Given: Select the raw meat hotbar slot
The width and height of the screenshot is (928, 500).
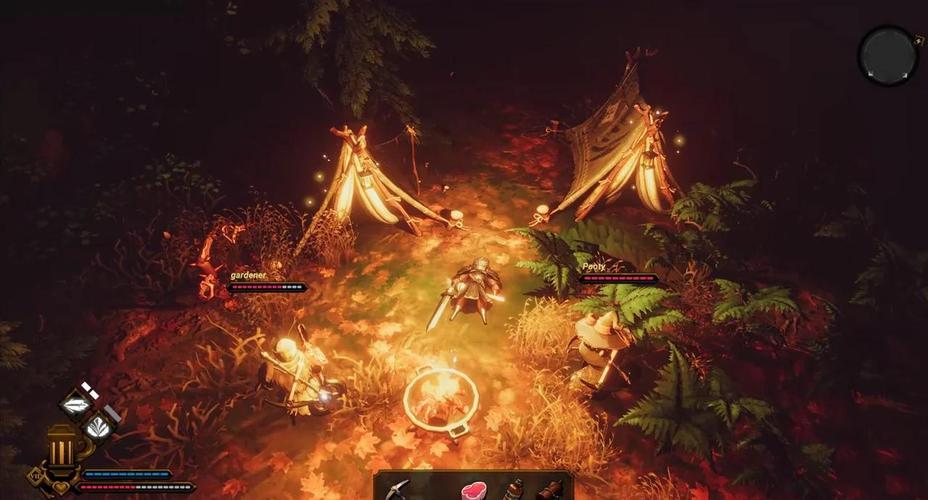Looking at the screenshot, I should click(473, 490).
